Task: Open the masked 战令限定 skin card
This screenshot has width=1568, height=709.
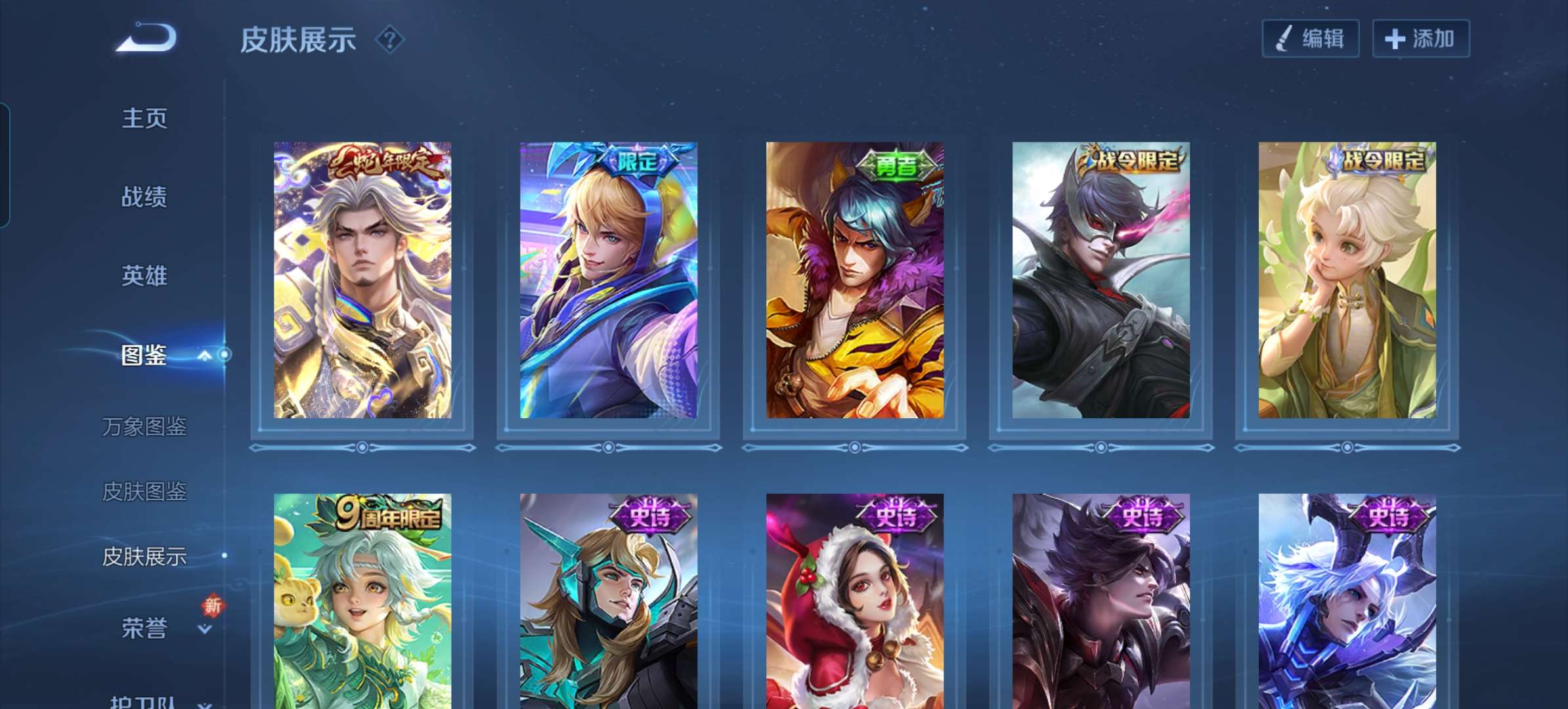Action: [1101, 280]
